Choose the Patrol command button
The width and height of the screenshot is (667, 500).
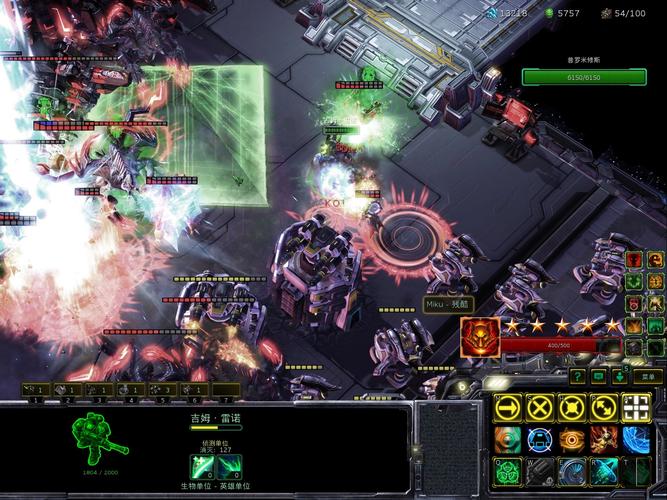[x=604, y=407]
